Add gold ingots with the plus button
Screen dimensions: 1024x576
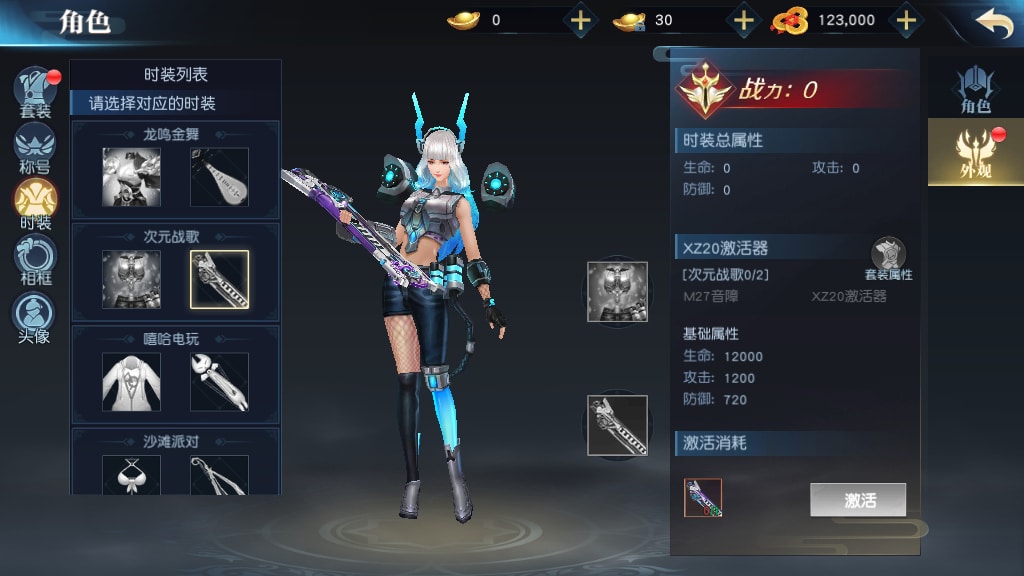click(x=581, y=20)
